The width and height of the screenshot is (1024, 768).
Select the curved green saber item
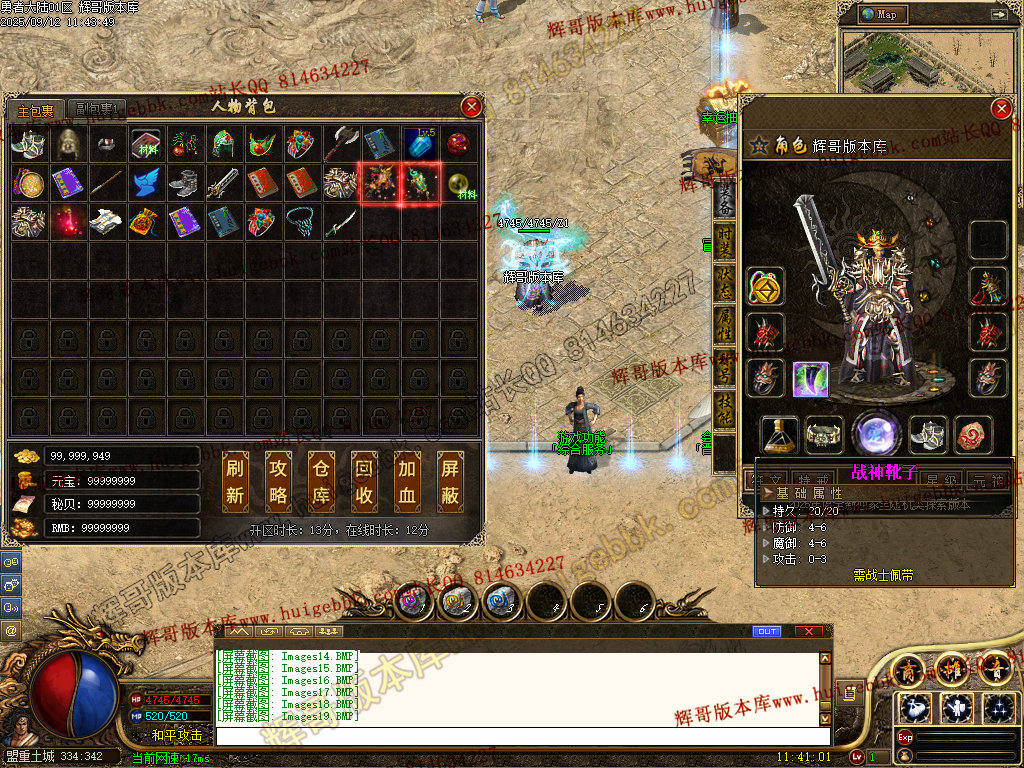click(x=342, y=221)
